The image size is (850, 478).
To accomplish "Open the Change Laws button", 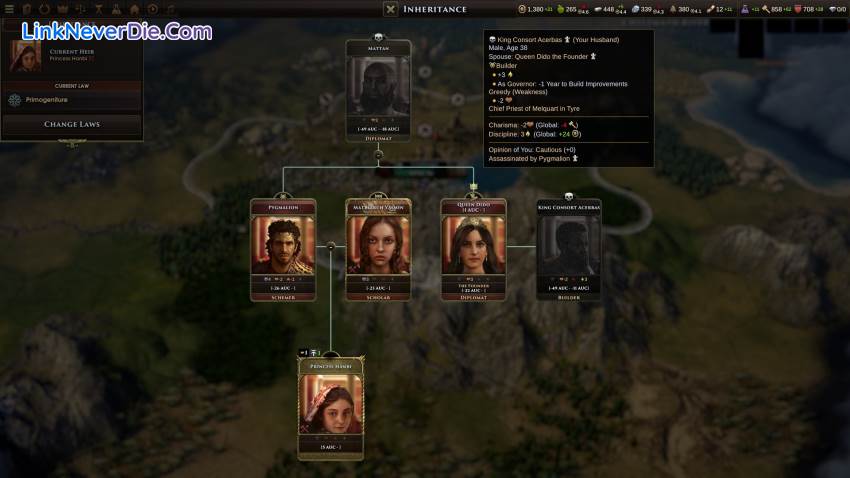I will coord(71,125).
